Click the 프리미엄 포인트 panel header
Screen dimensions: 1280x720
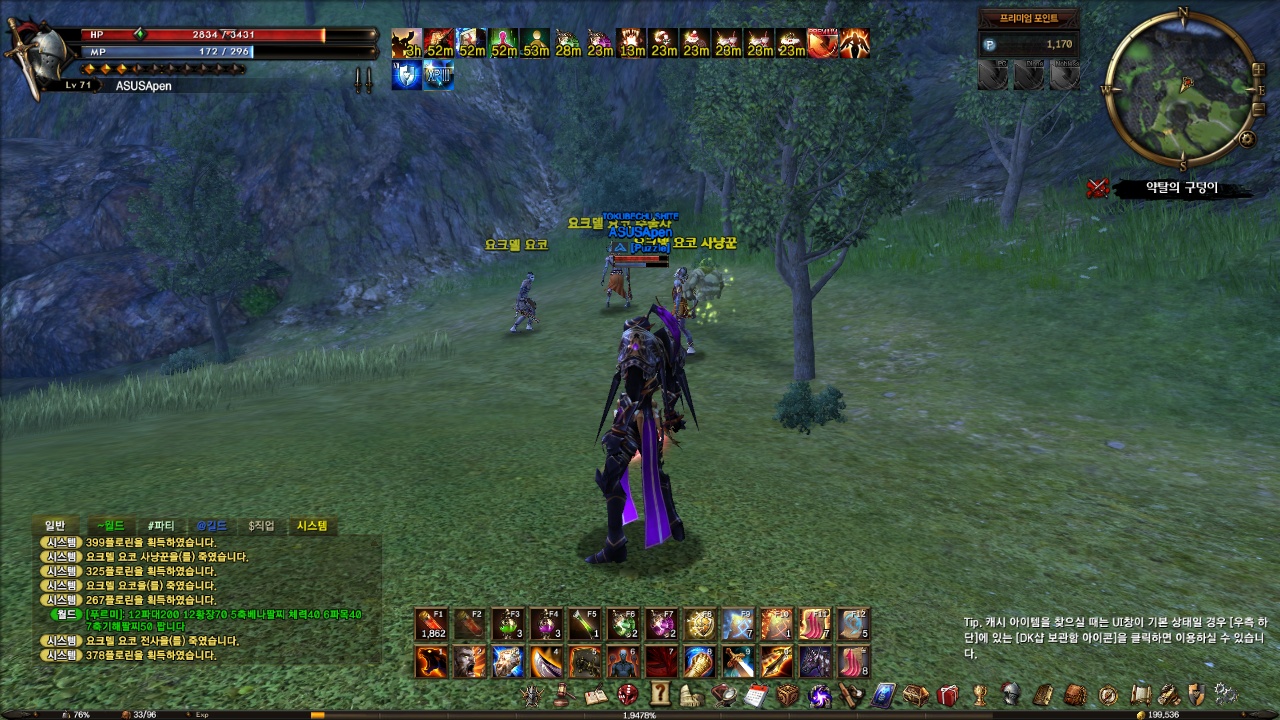1028,18
